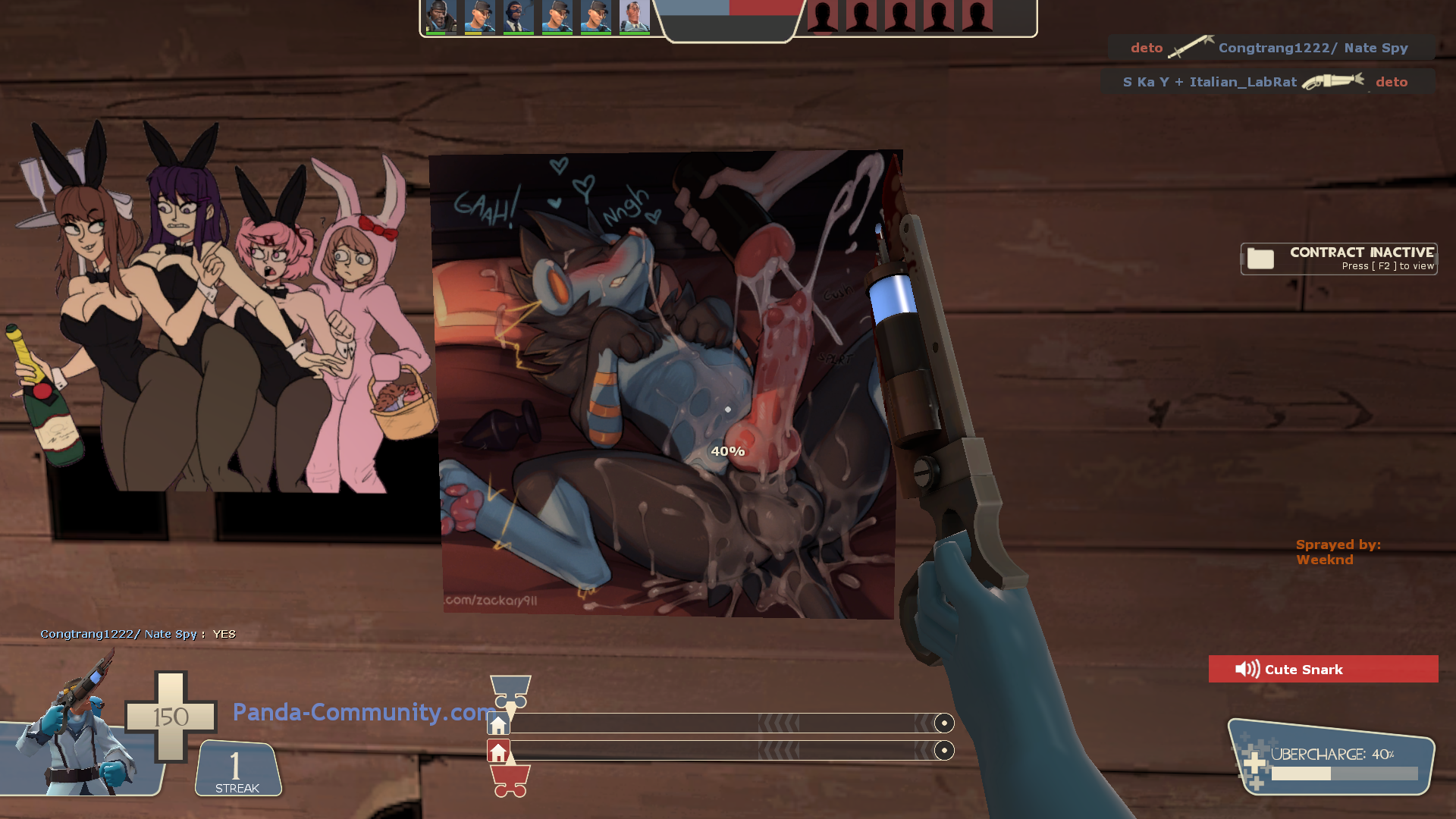
Task: Click the speaker icon beside Cute Snark
Action: coord(1247,669)
